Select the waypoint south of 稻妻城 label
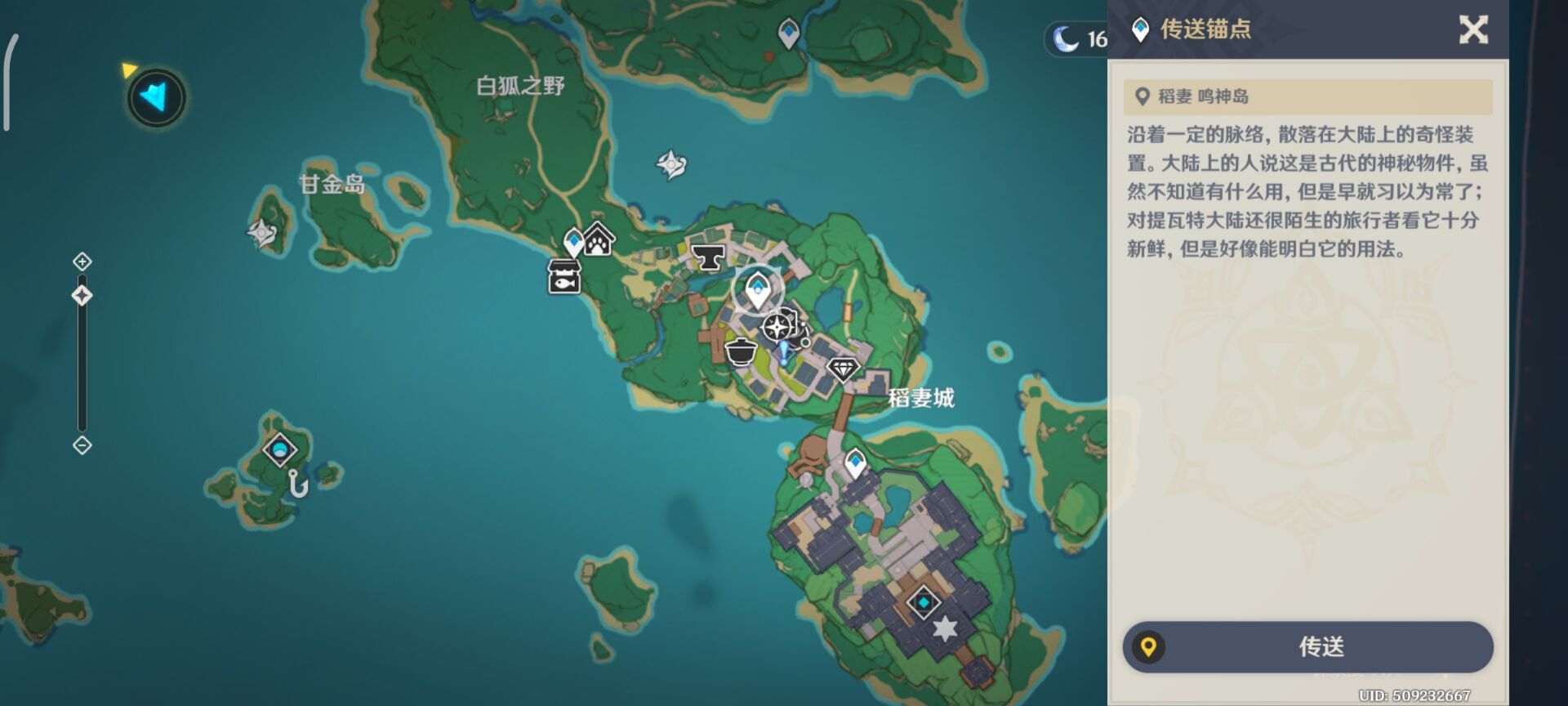Screen dimensions: 1568x706 855,463
